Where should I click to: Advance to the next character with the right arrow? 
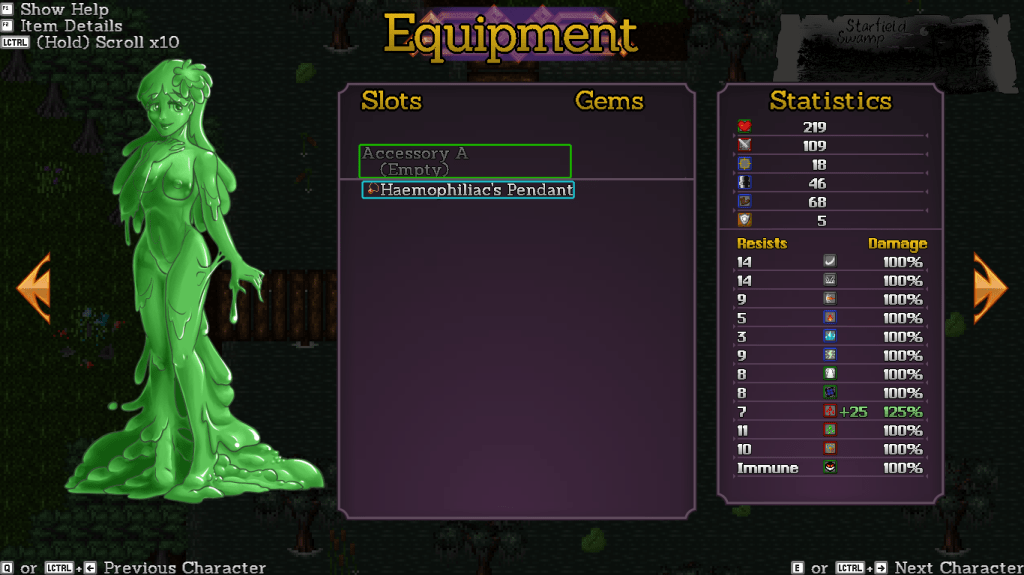[x=989, y=288]
